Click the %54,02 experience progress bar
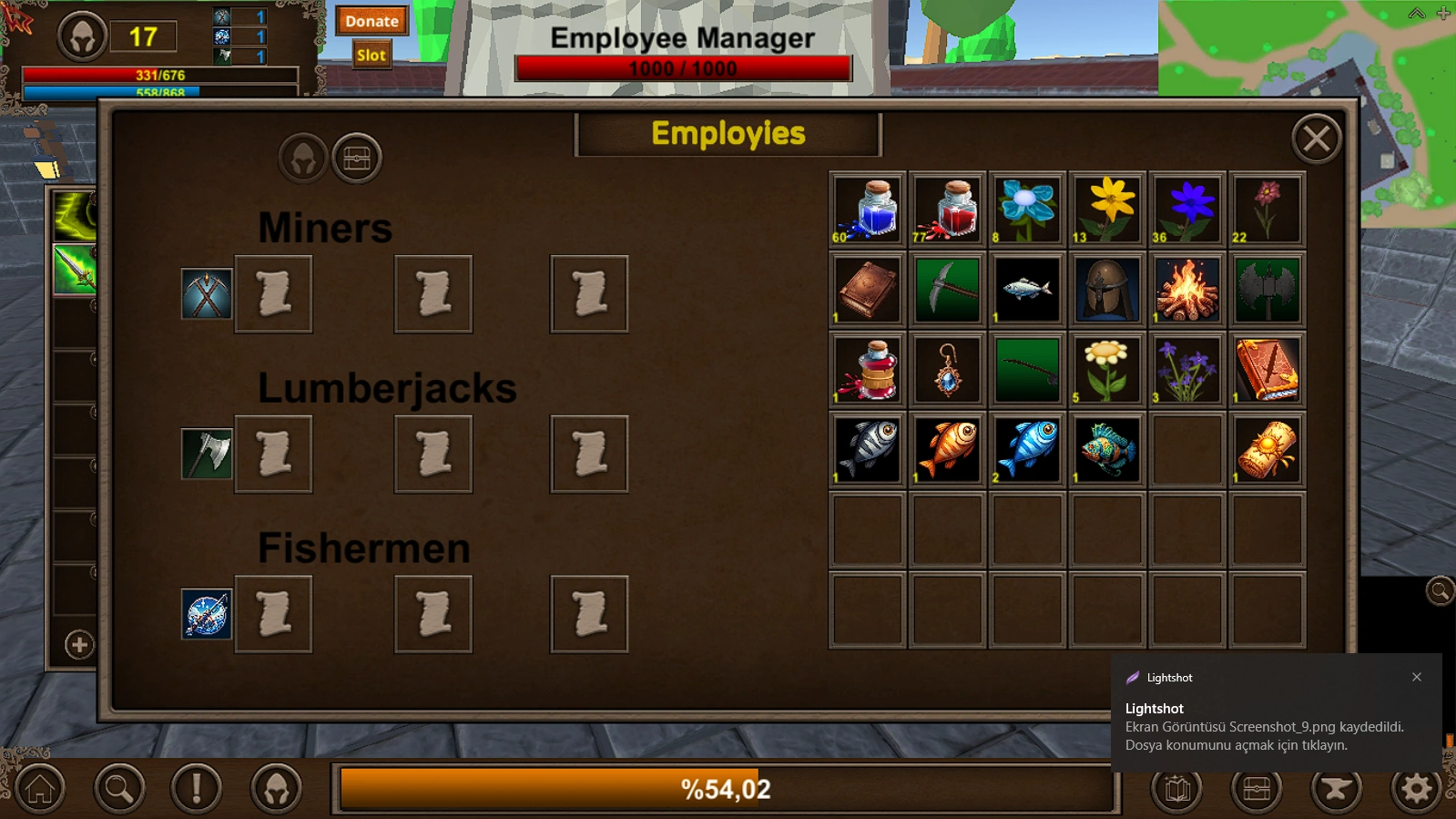Image resolution: width=1456 pixels, height=819 pixels. 724,789
